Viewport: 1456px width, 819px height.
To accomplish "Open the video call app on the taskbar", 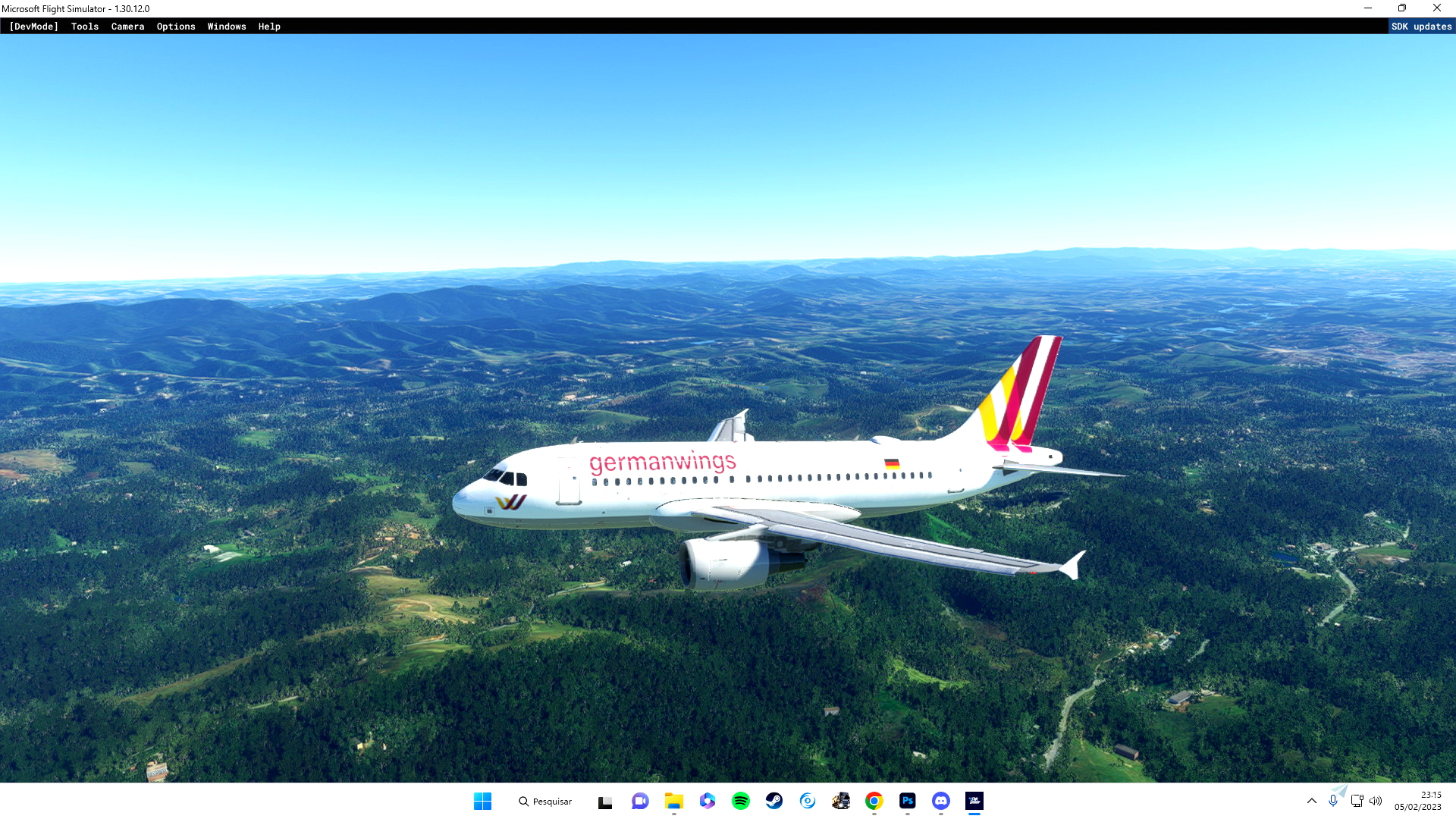I will click(x=641, y=801).
